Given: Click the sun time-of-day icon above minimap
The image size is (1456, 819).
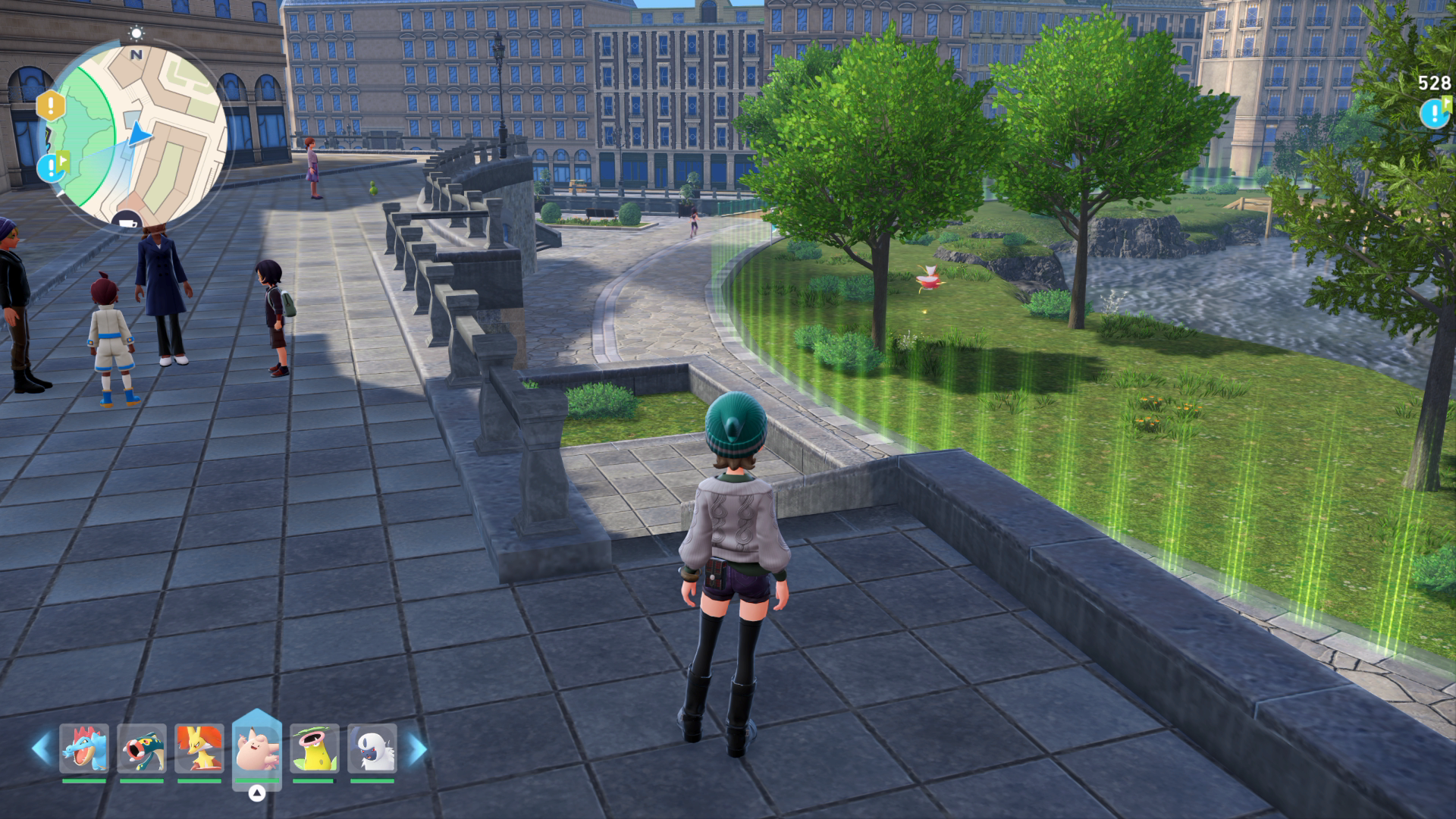Looking at the screenshot, I should point(136,33).
